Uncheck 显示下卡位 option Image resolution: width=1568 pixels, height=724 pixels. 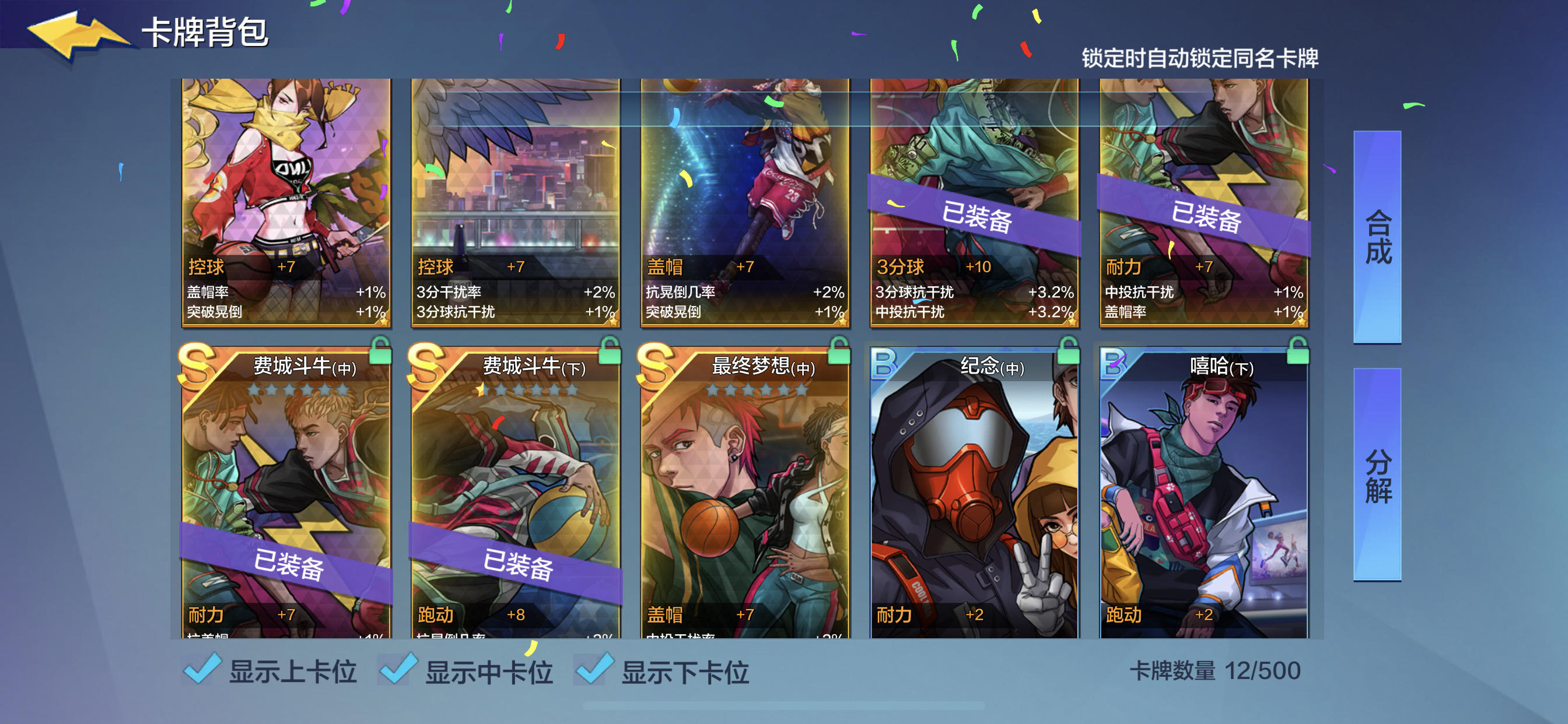594,671
